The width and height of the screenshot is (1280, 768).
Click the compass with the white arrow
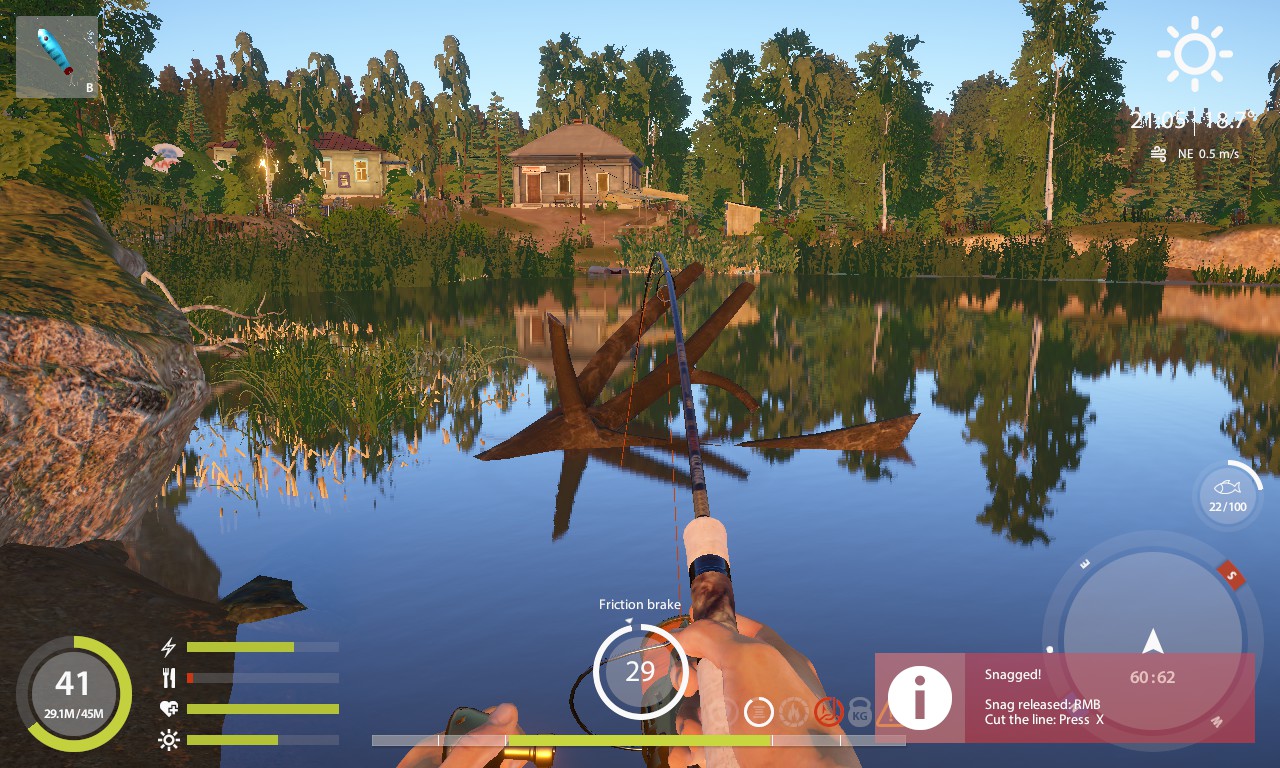[x=1152, y=641]
